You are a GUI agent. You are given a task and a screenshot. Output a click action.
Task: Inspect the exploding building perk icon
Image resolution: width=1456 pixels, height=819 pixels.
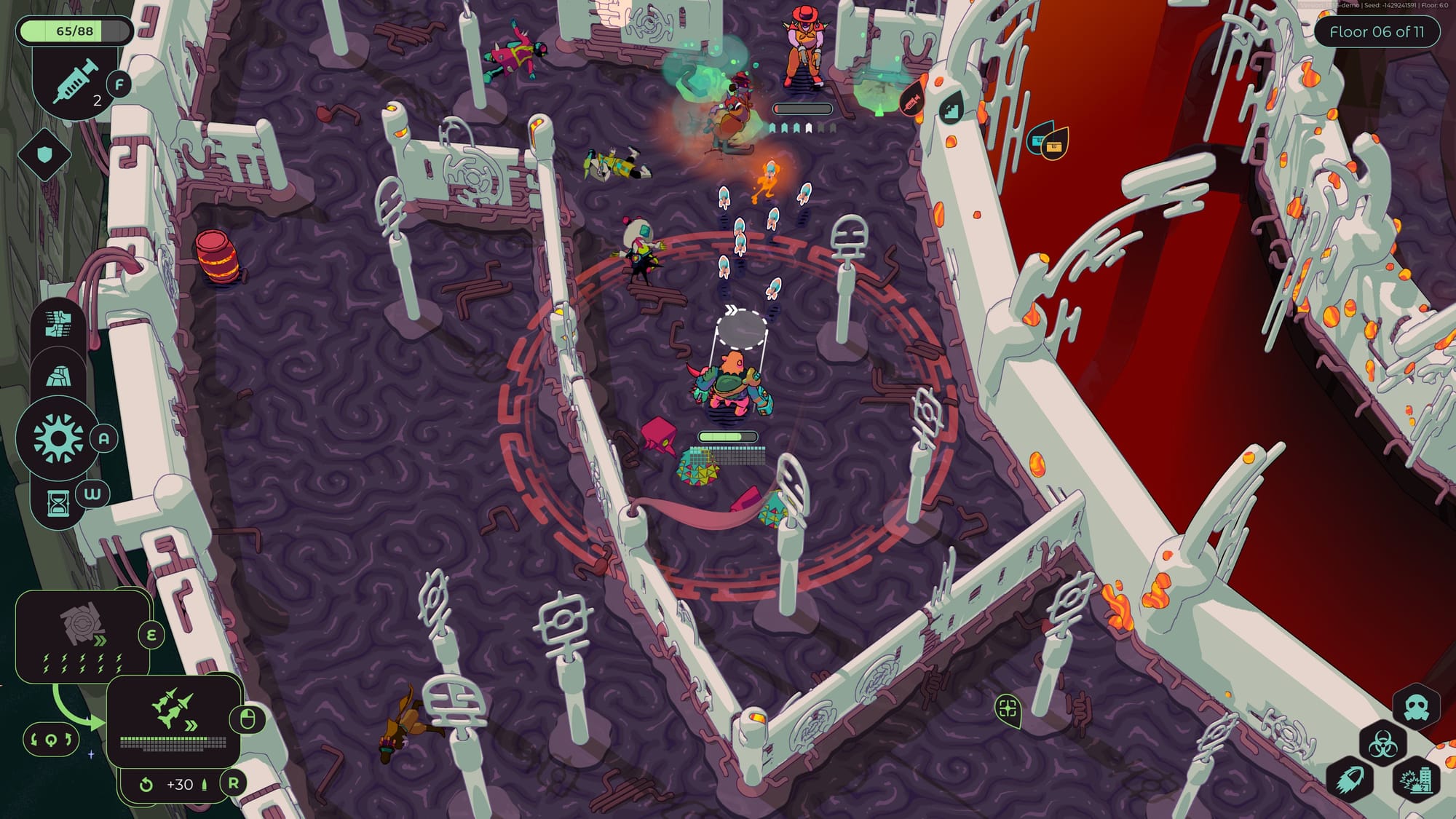point(1416,780)
